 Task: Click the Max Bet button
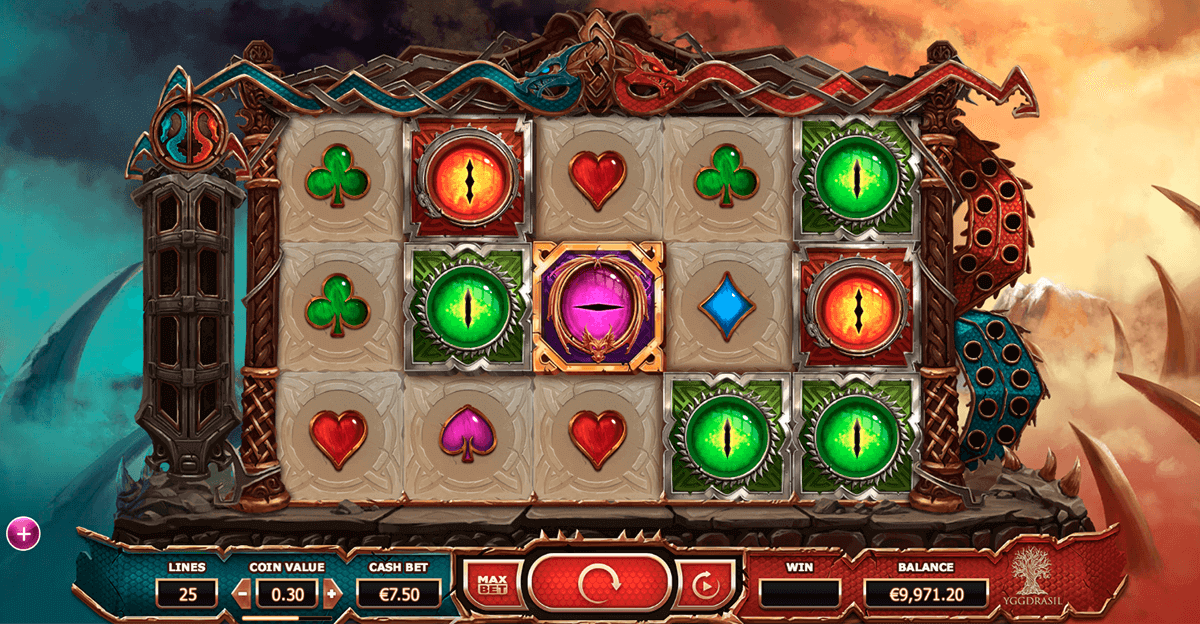[x=491, y=583]
